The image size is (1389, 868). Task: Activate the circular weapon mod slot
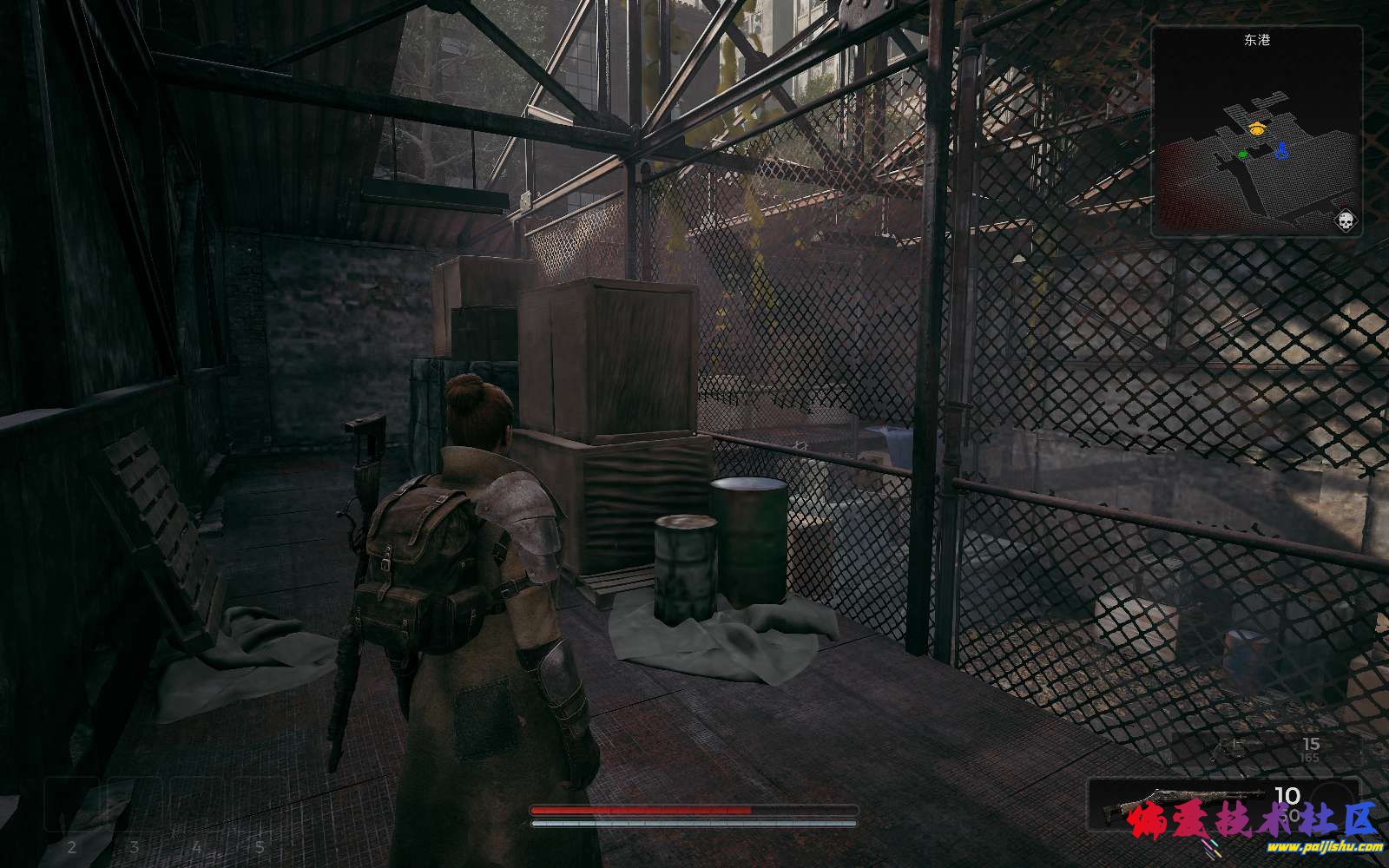(1332, 799)
